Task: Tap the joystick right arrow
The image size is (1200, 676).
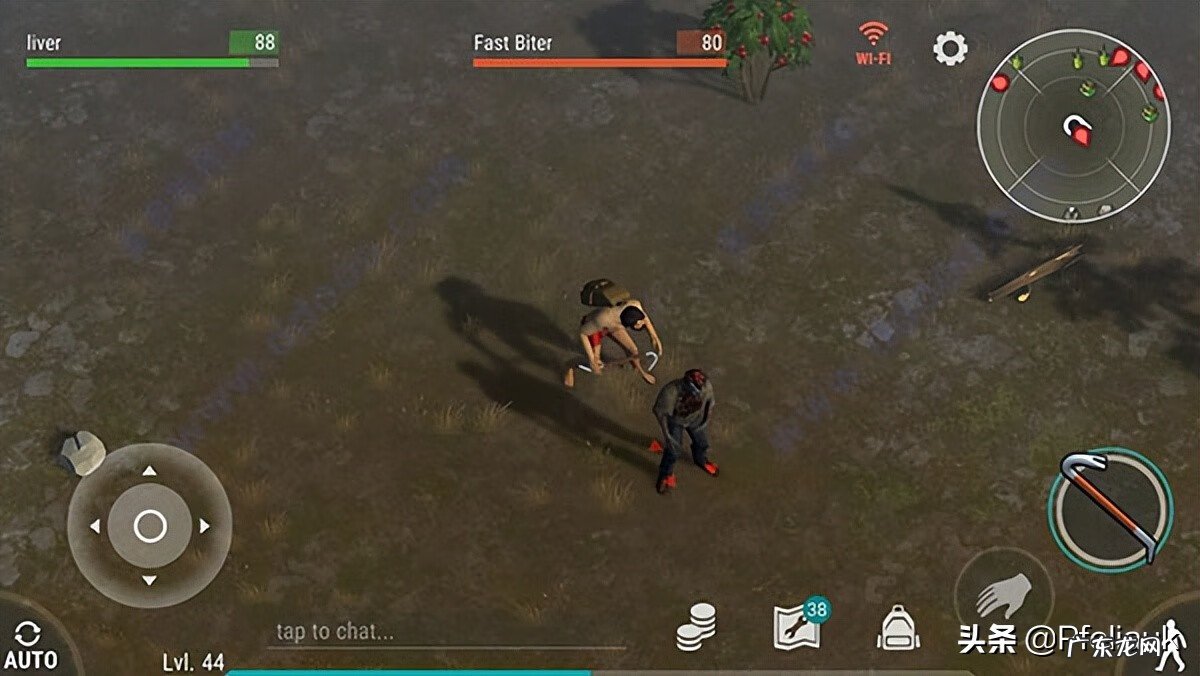Action: (x=204, y=525)
